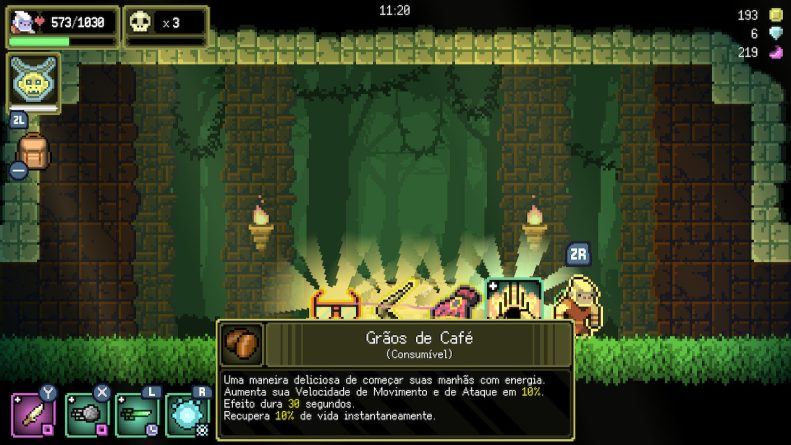Viewport: 791px width, 445px height.
Task: Click the coffee beans icon in tooltip
Action: click(241, 345)
